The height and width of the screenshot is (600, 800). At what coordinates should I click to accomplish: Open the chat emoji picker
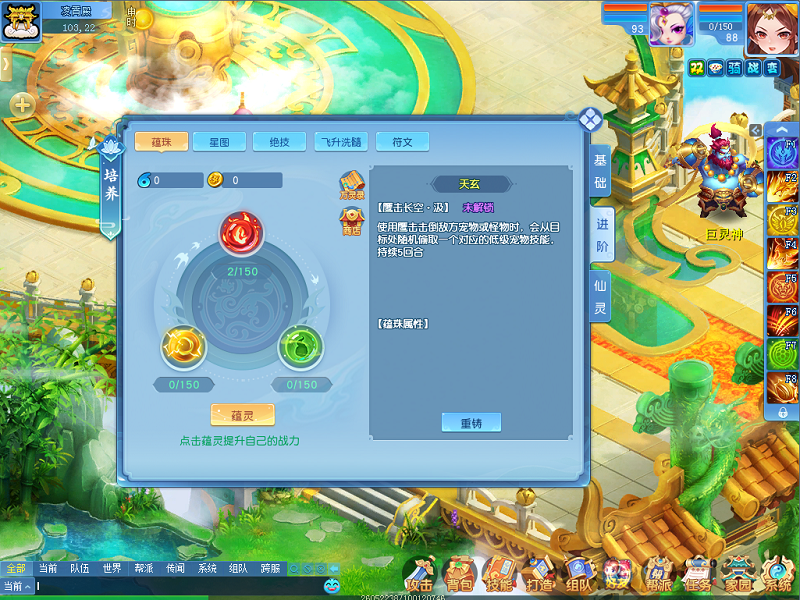pyautogui.click(x=332, y=585)
